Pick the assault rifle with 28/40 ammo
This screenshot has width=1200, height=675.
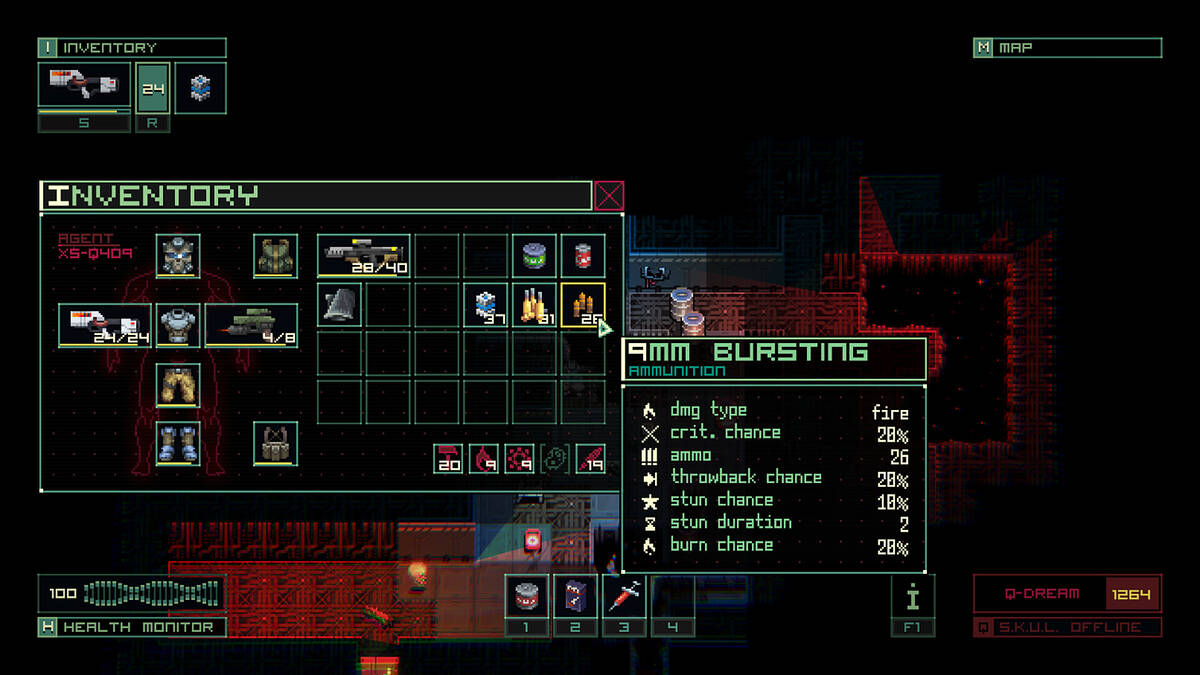pos(364,256)
